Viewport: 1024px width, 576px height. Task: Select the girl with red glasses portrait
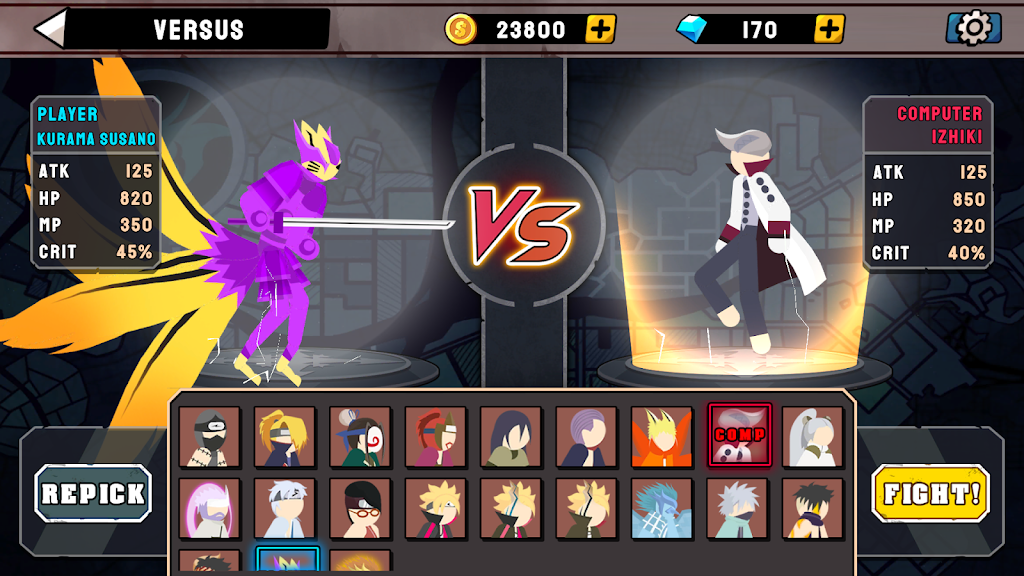tap(360, 509)
